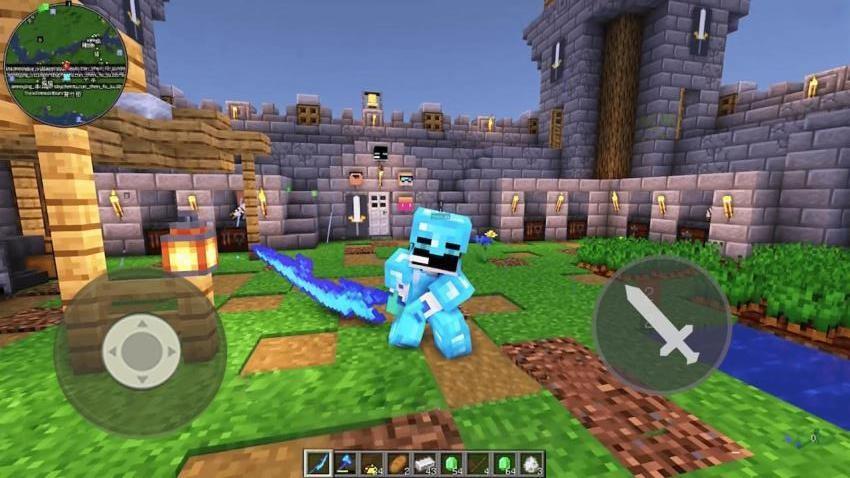Image resolution: width=850 pixels, height=478 pixels.
Task: Tap the sword attack button
Action: (x=661, y=323)
